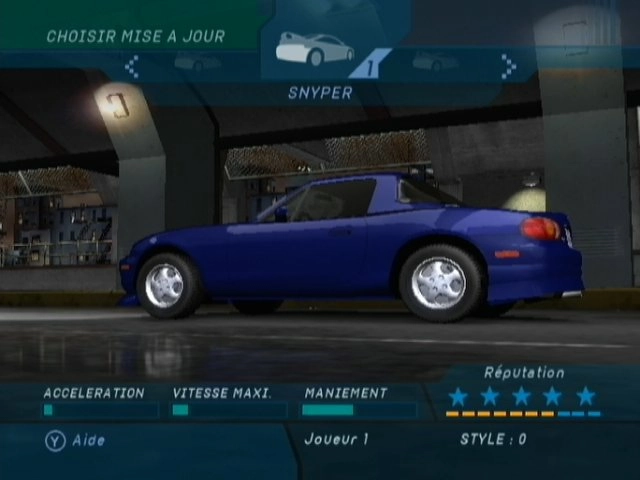Image resolution: width=640 pixels, height=480 pixels.
Task: Click the right arrow of the upgrade selector
Action: pyautogui.click(x=508, y=66)
